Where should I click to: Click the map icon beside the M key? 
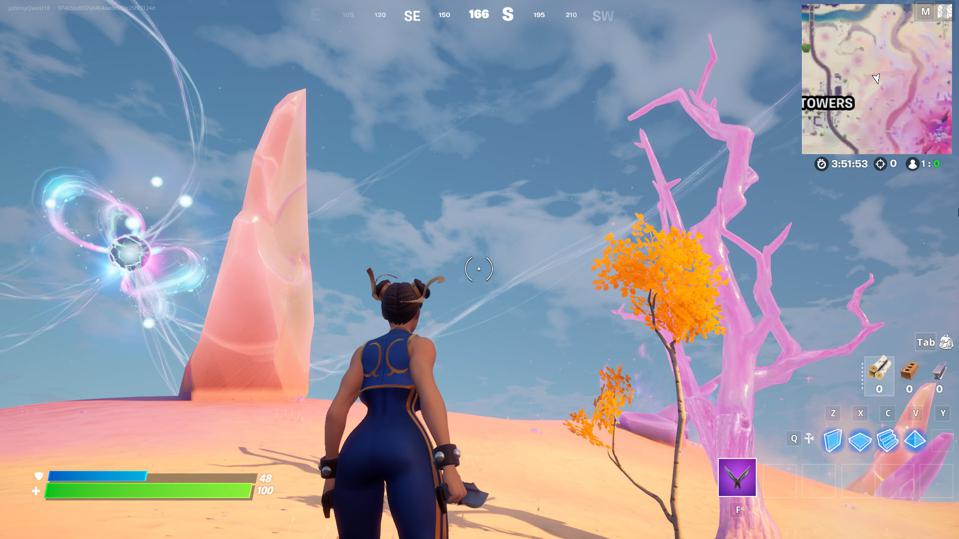944,12
